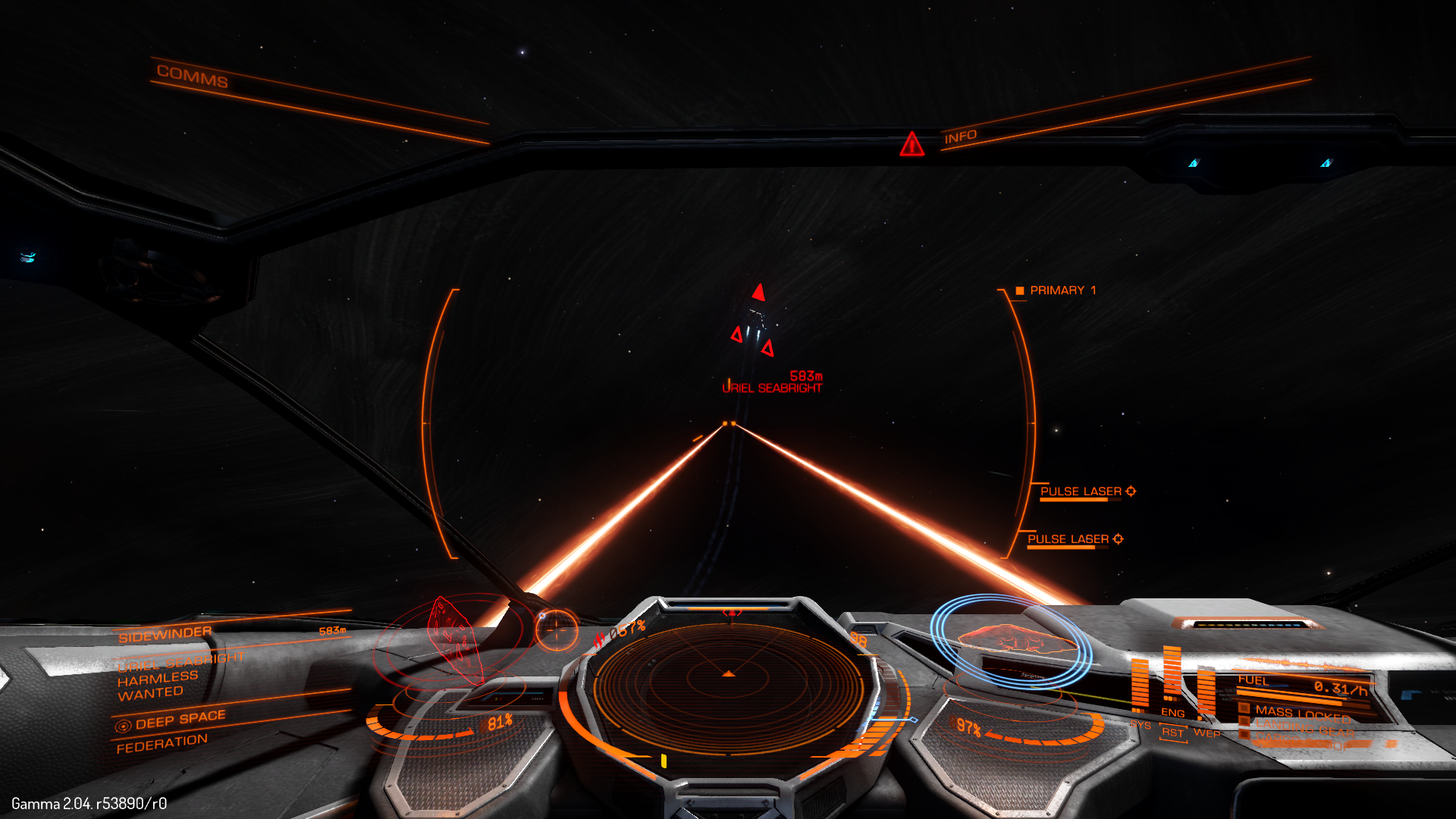Click the blue-ringed own ship hologram

coord(1012,641)
